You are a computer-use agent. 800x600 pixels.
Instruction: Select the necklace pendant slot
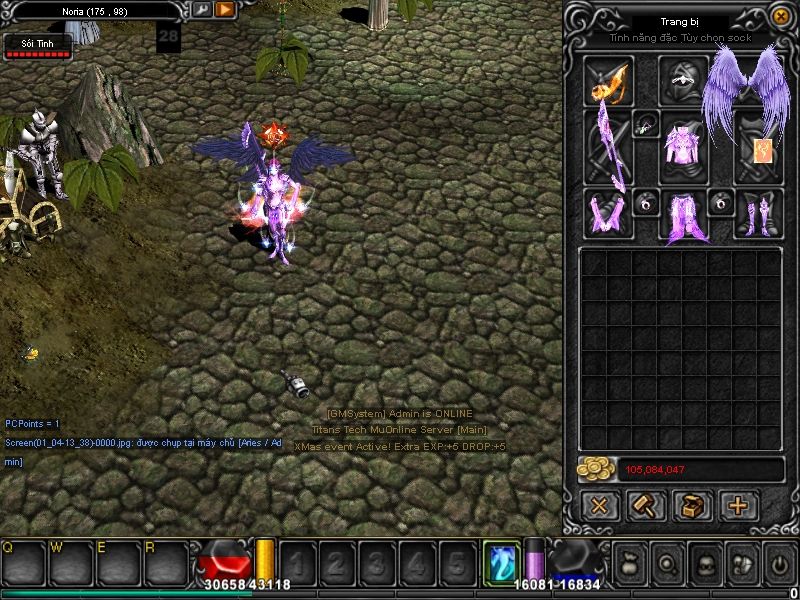tap(646, 124)
